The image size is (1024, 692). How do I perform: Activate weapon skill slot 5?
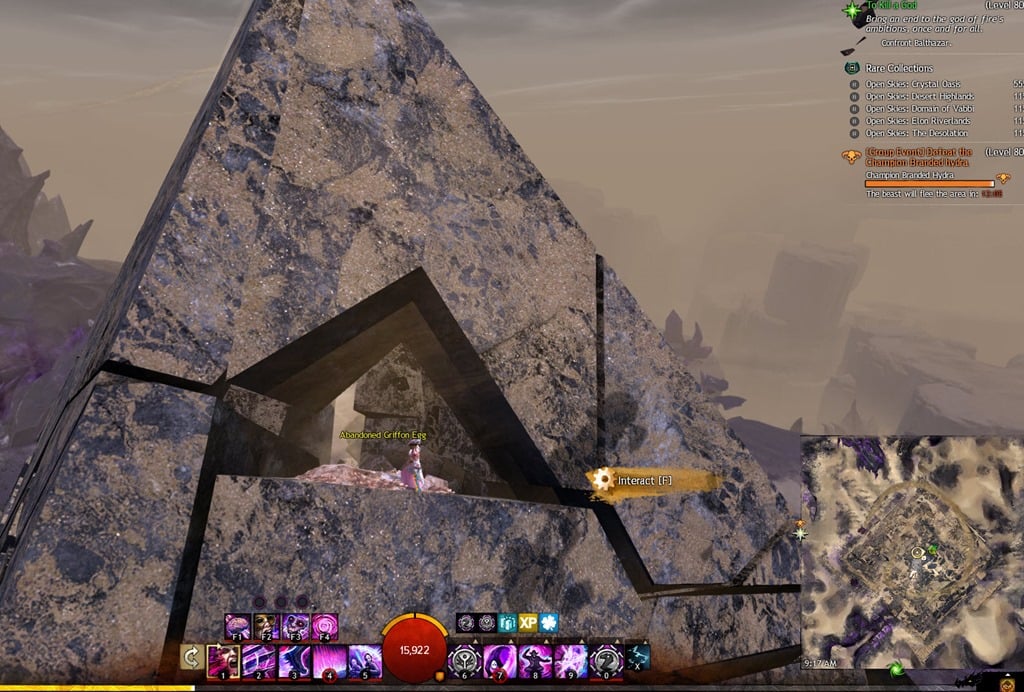(365, 661)
